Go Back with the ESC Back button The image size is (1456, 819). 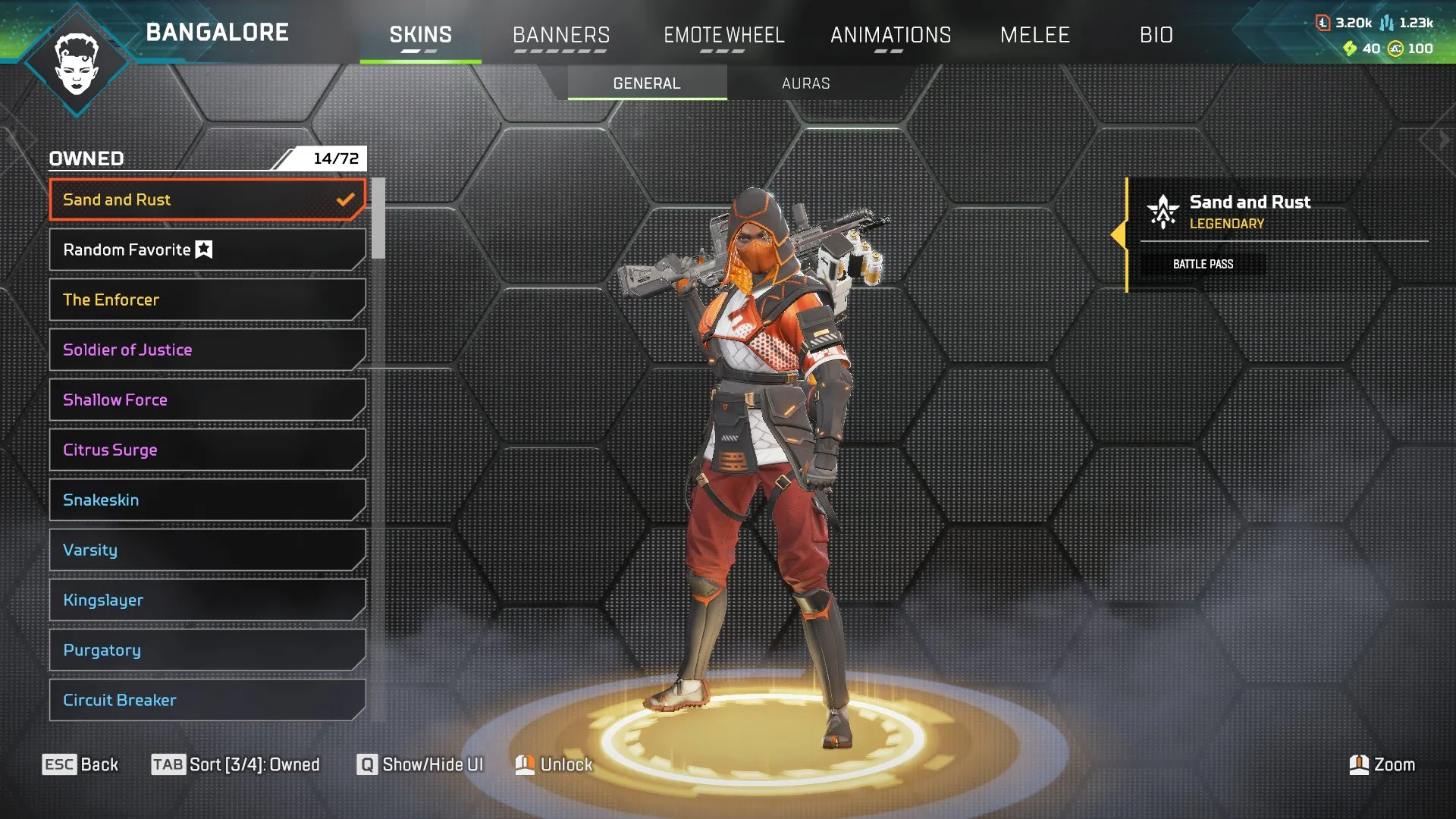pos(80,764)
